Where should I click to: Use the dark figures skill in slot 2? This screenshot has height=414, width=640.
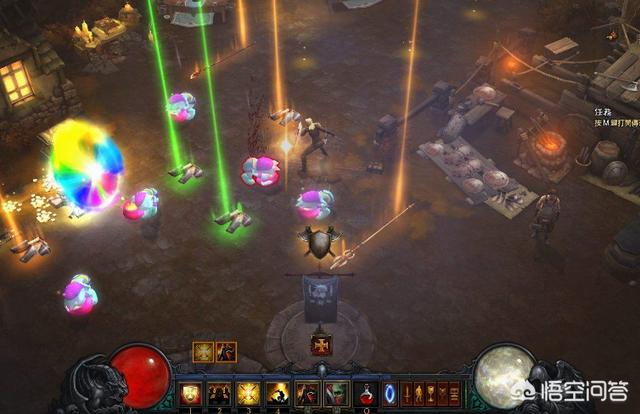click(x=219, y=393)
